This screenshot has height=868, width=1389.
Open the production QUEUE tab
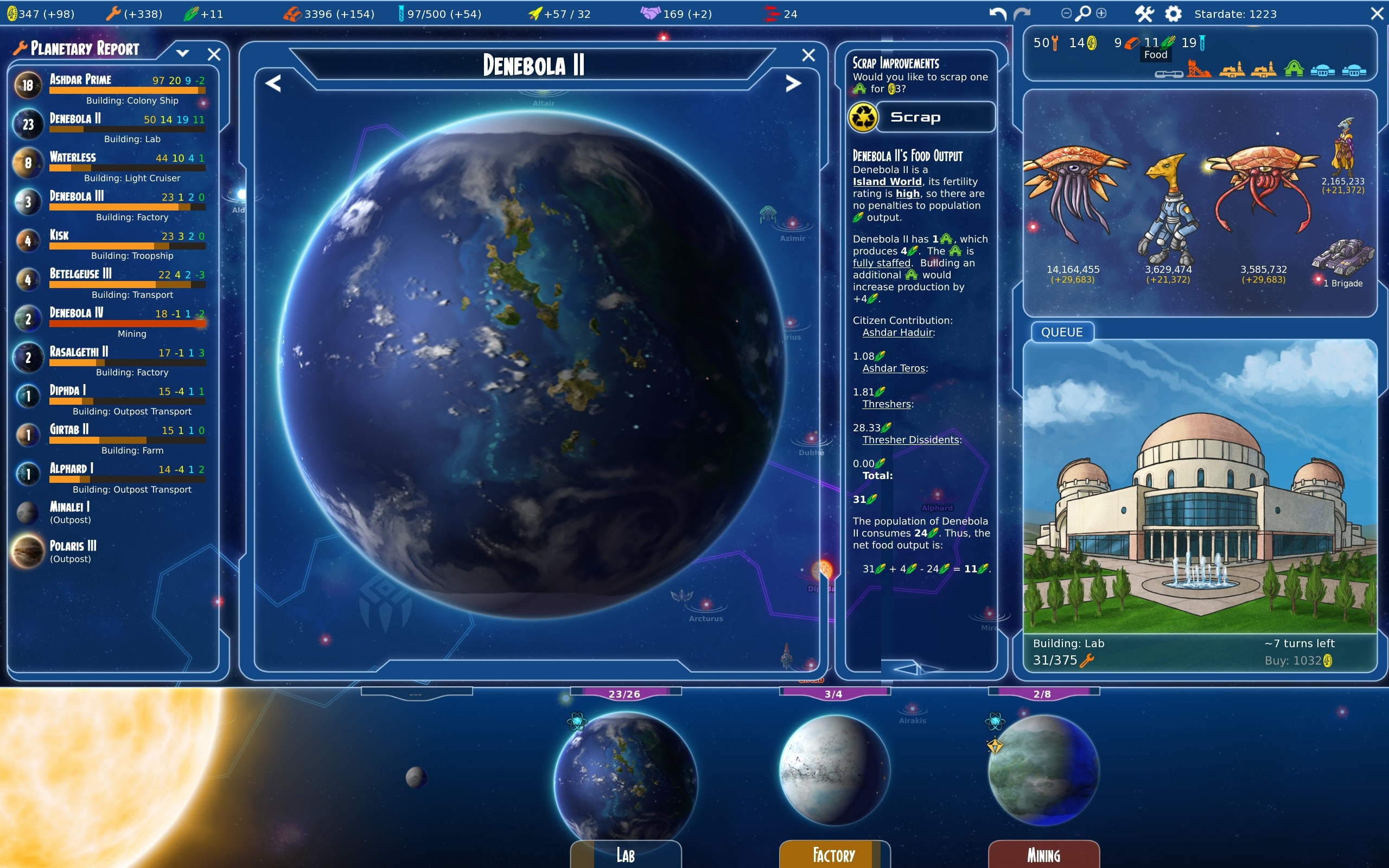(1061, 333)
